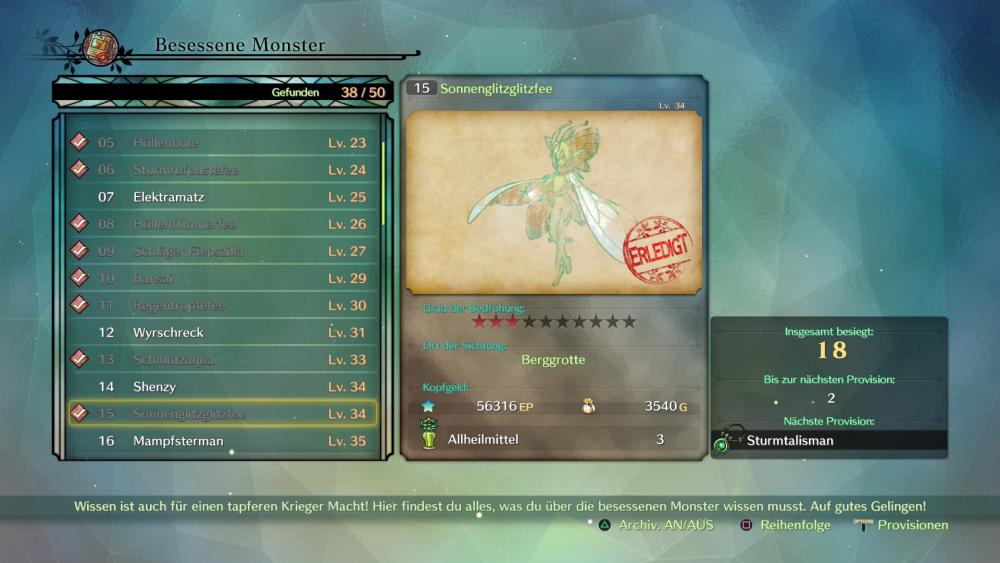This screenshot has height=563, width=1000.
Task: Choose Shenzy from the list
Action: [222, 386]
